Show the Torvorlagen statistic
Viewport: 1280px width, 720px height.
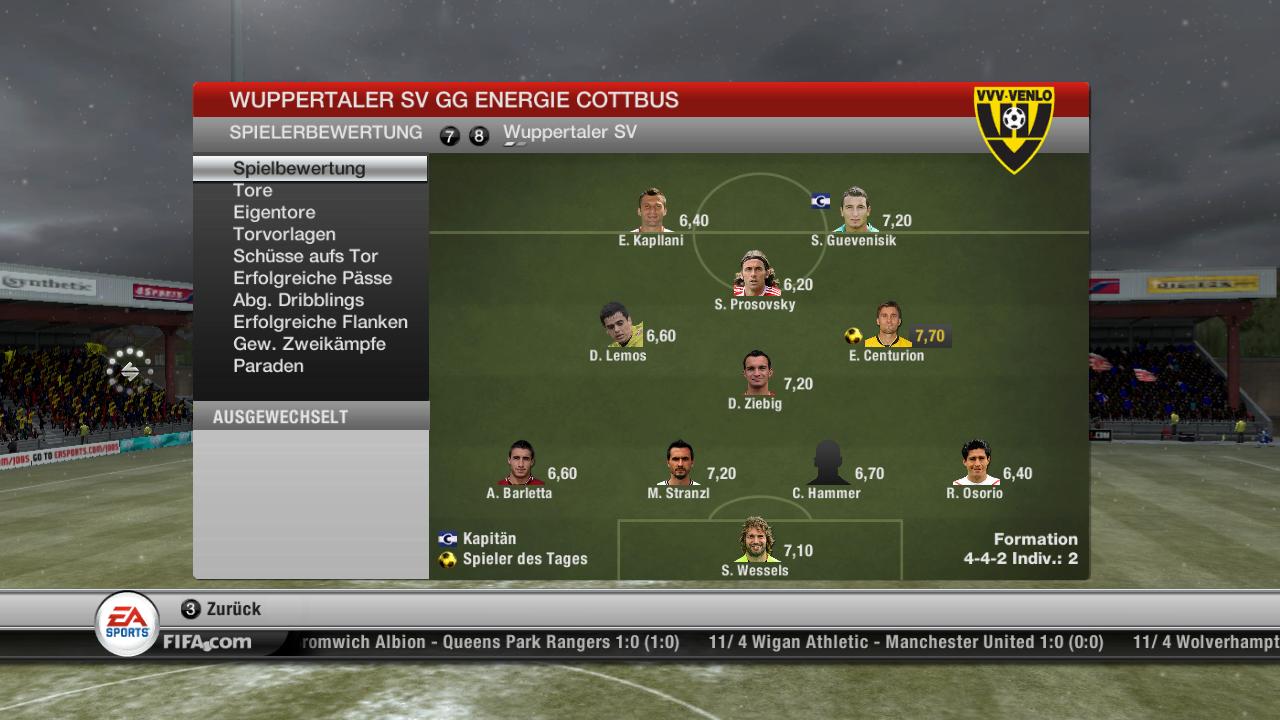click(x=284, y=234)
